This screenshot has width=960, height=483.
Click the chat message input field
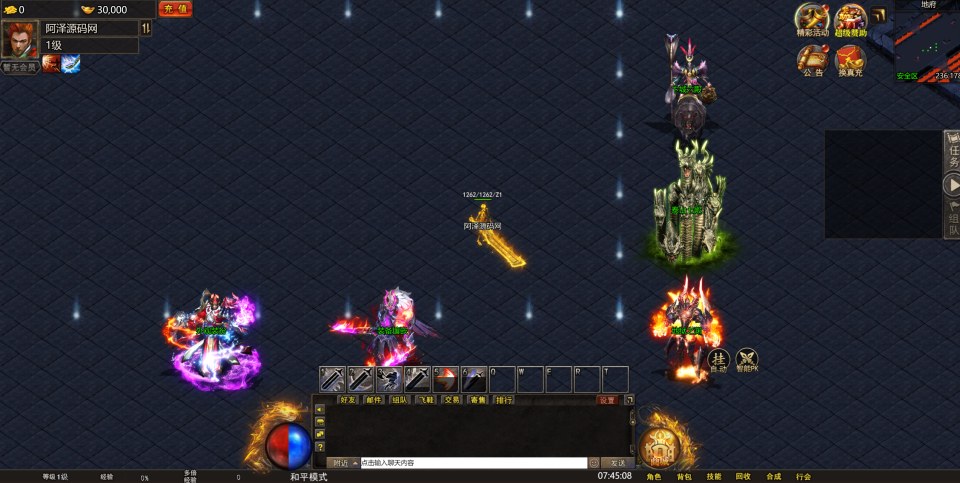pyautogui.click(x=472, y=463)
